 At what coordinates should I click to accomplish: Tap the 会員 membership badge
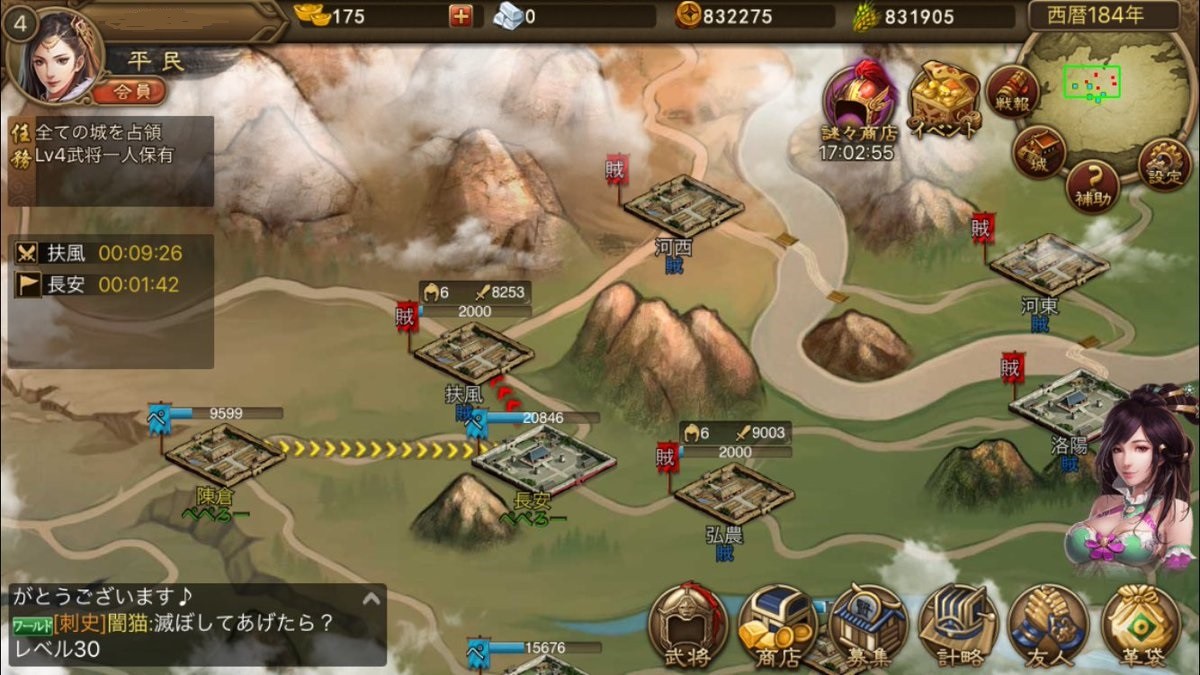click(x=129, y=93)
